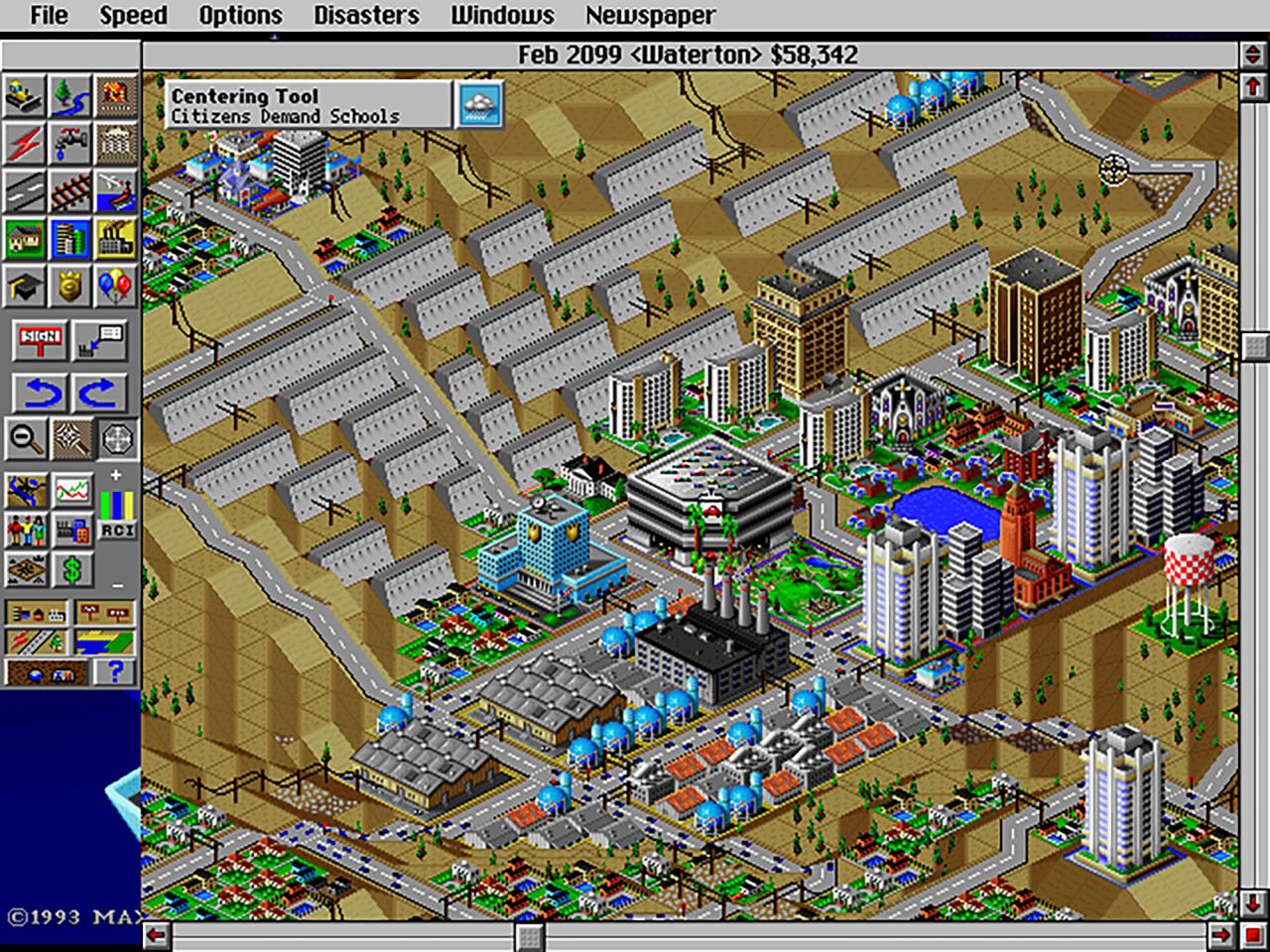Open the Budget window via dollar icon
The width and height of the screenshot is (1270, 952).
pos(71,570)
